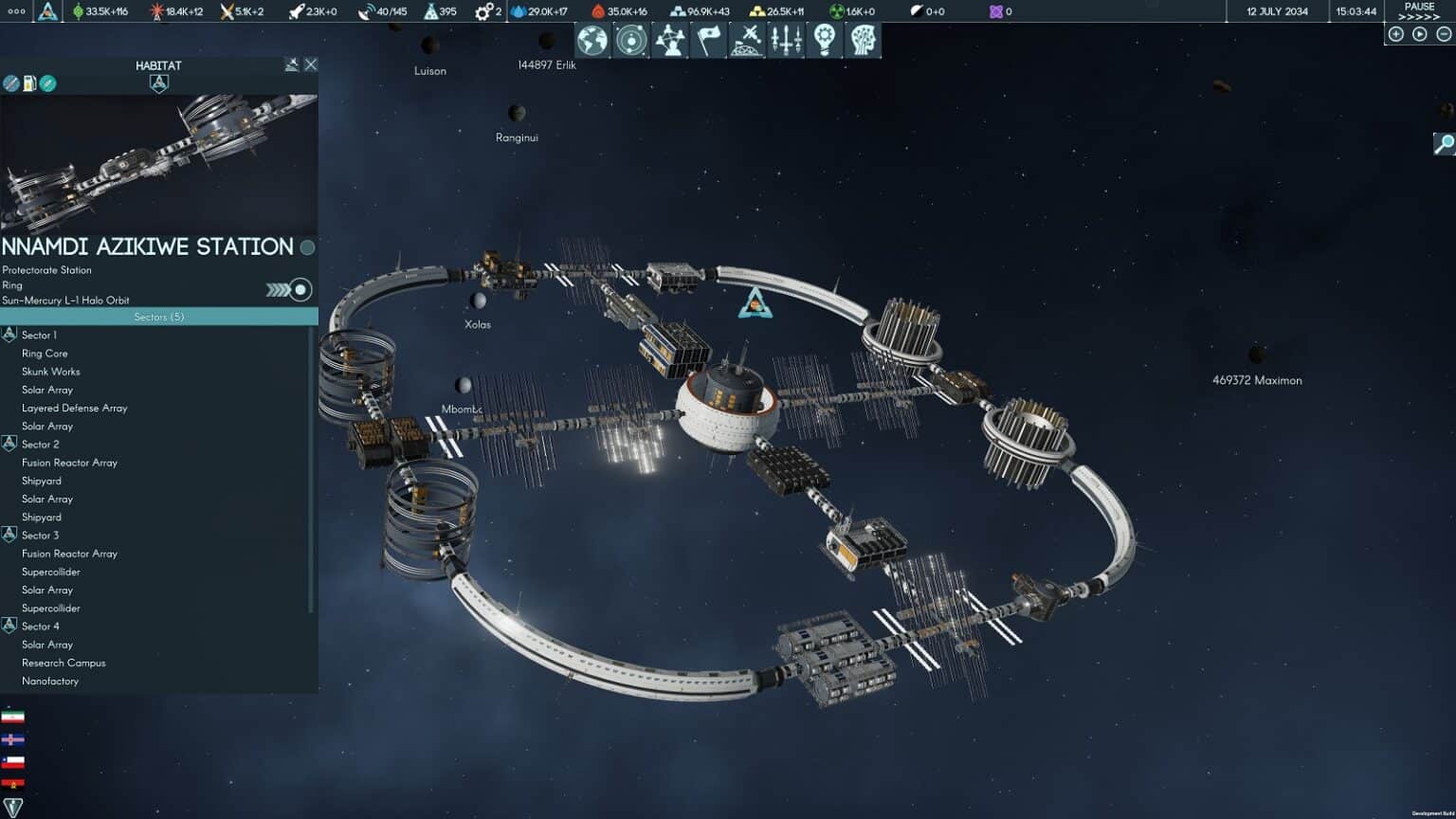Select Sector 2 in the list
This screenshot has height=819, width=1456.
click(x=40, y=445)
